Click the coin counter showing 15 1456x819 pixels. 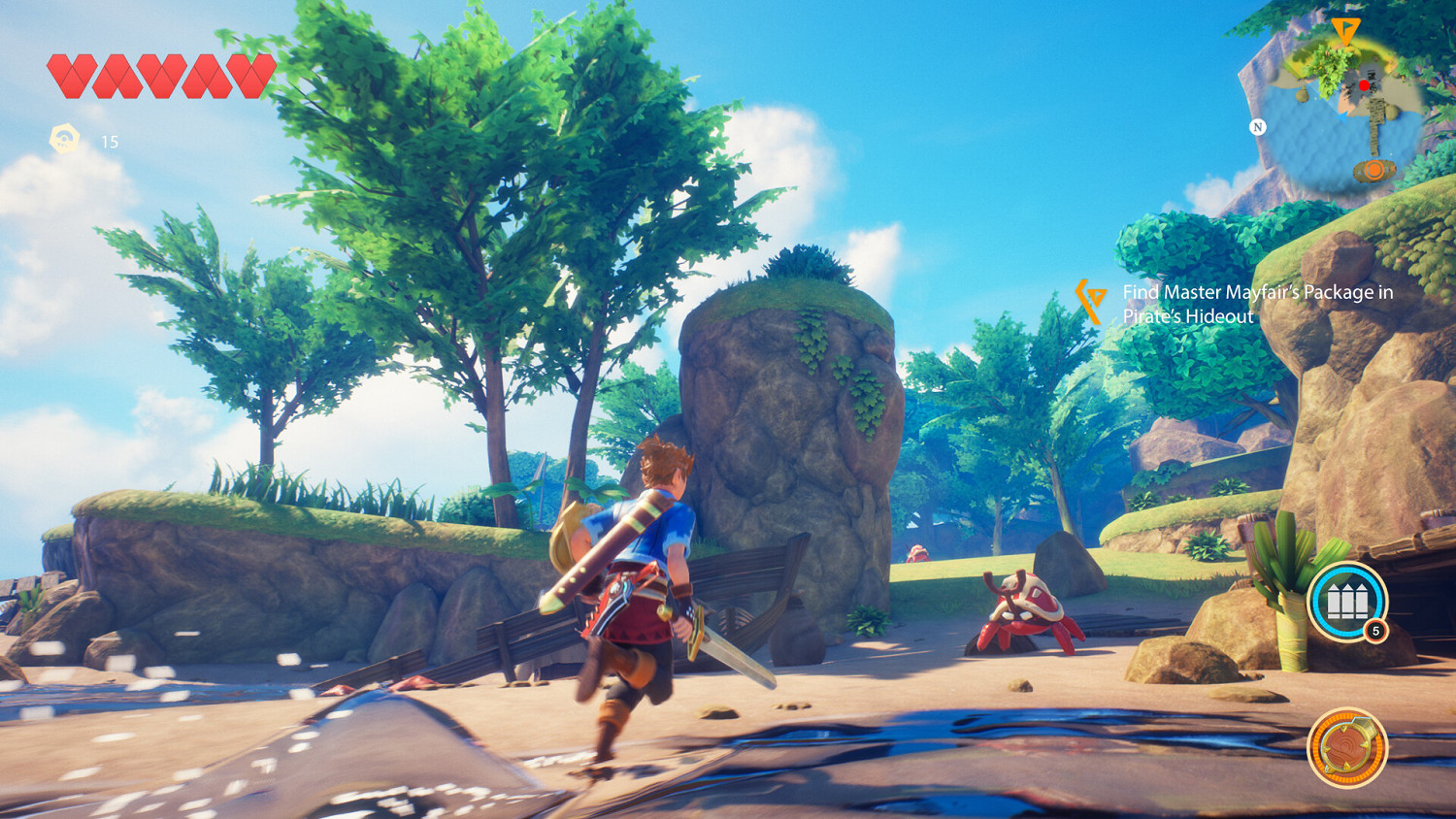[107, 142]
